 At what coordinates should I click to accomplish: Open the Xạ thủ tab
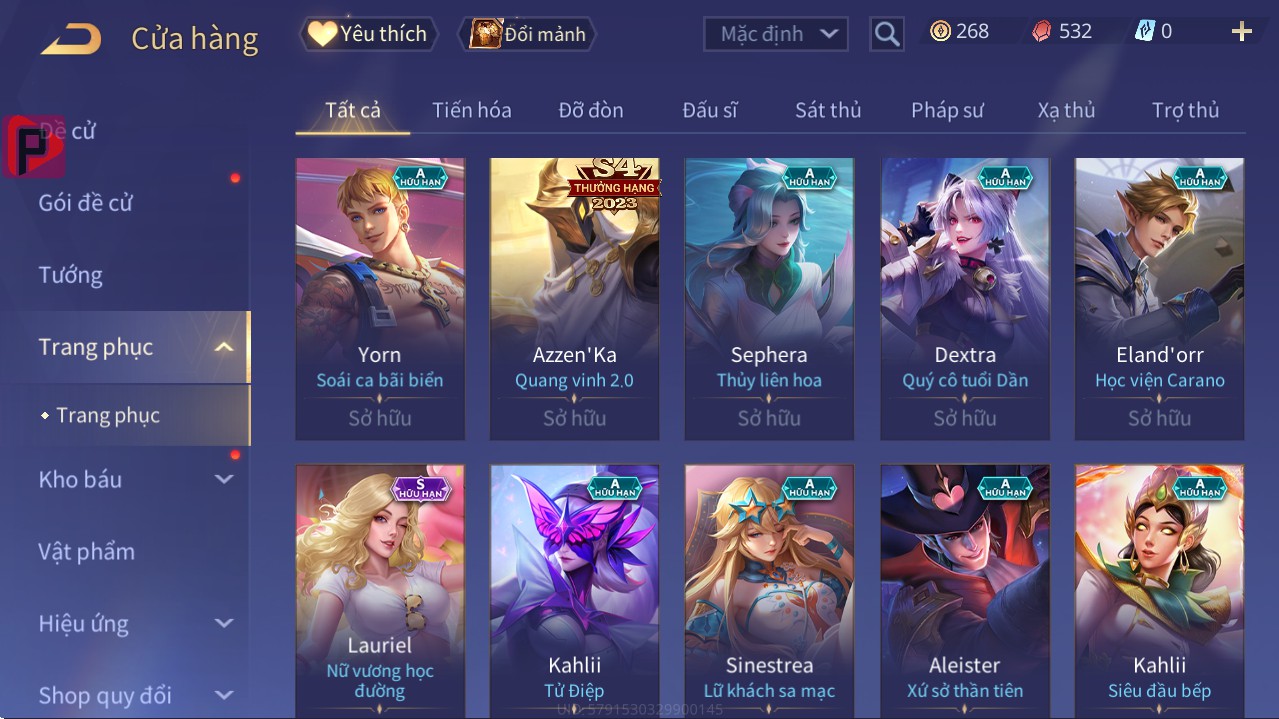[1066, 110]
